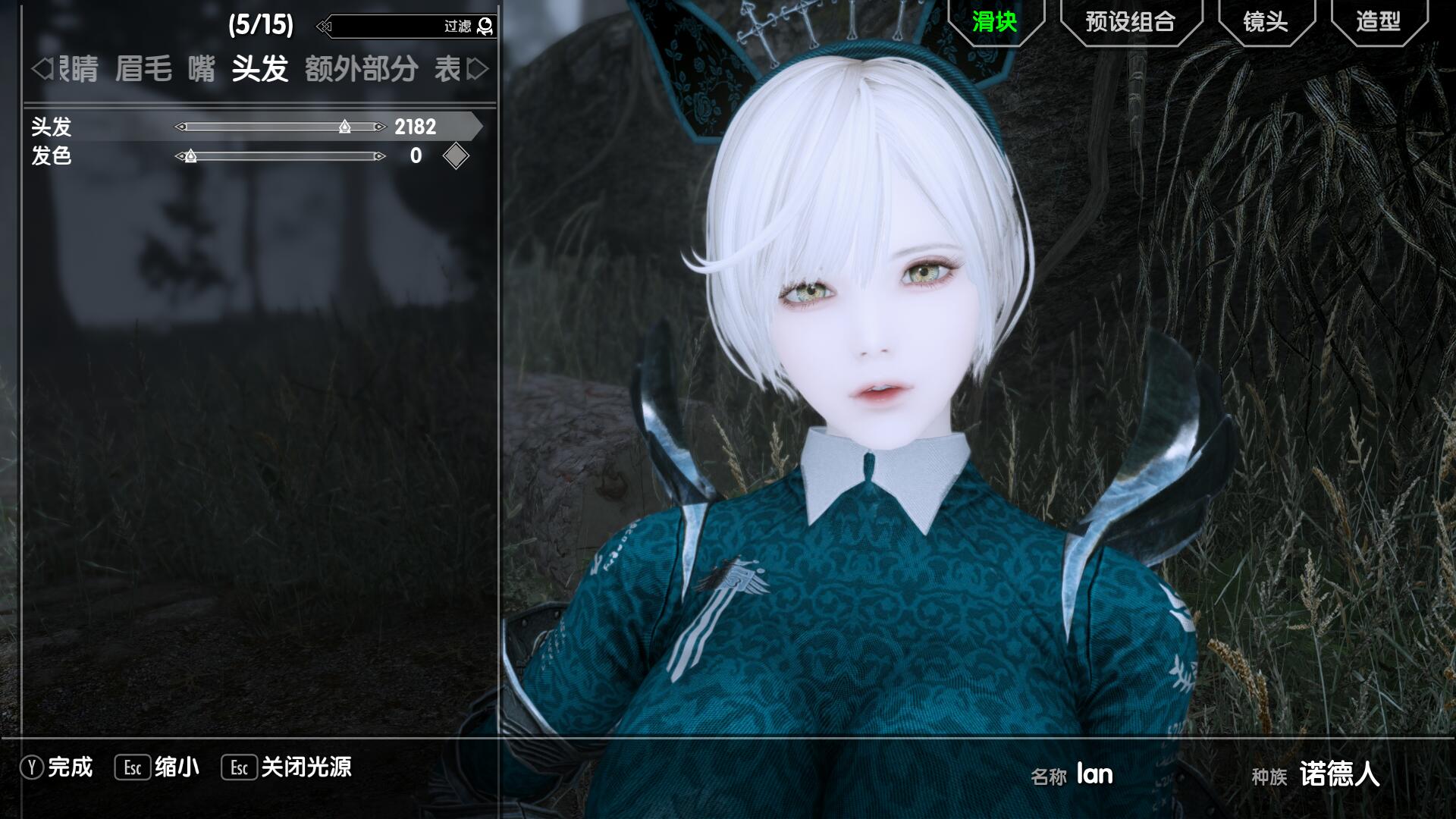
Task: Switch to the 滑块 sliders tab
Action: (x=994, y=21)
